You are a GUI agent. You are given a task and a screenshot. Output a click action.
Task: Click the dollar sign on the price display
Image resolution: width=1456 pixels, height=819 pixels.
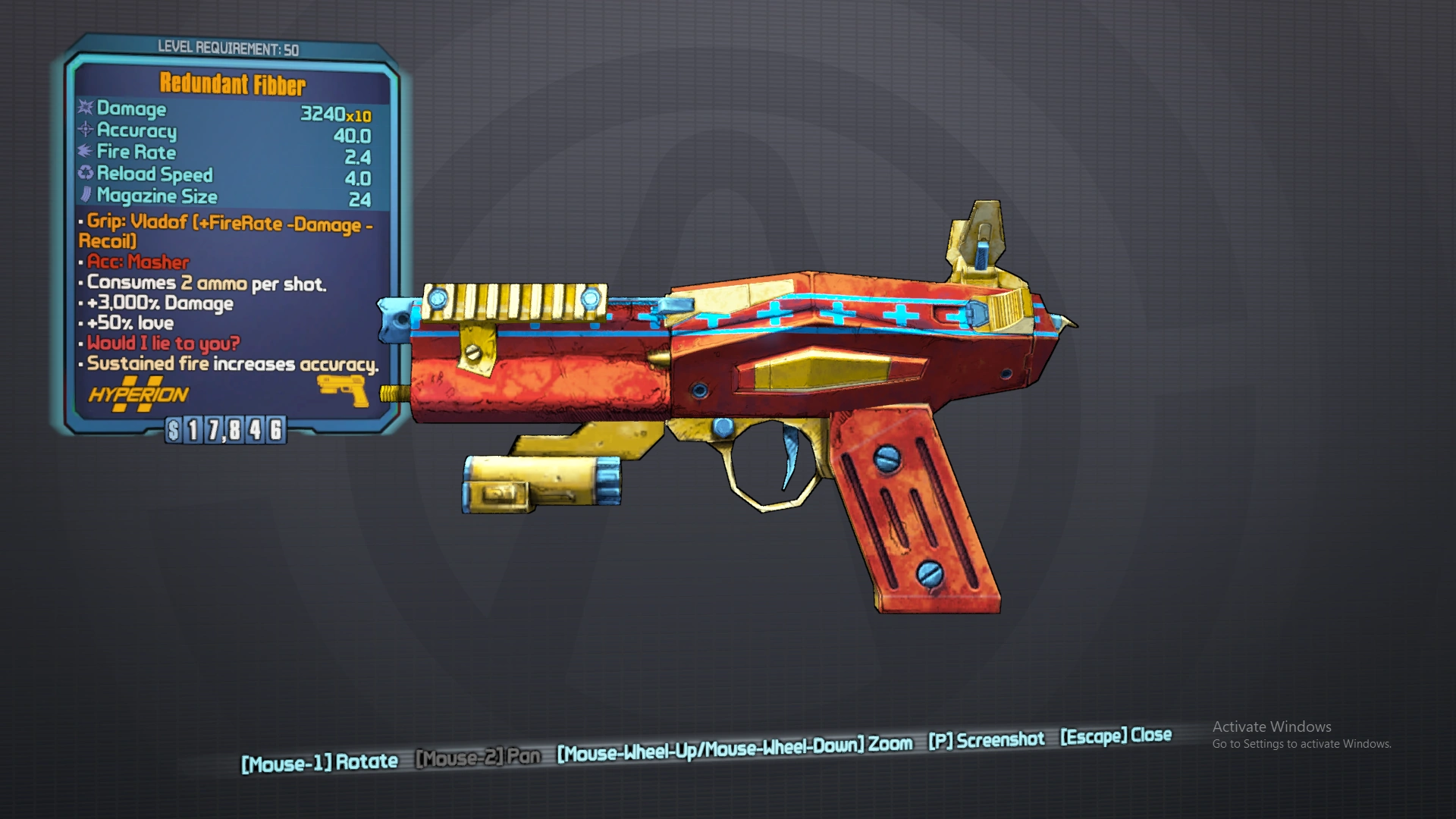[x=172, y=431]
